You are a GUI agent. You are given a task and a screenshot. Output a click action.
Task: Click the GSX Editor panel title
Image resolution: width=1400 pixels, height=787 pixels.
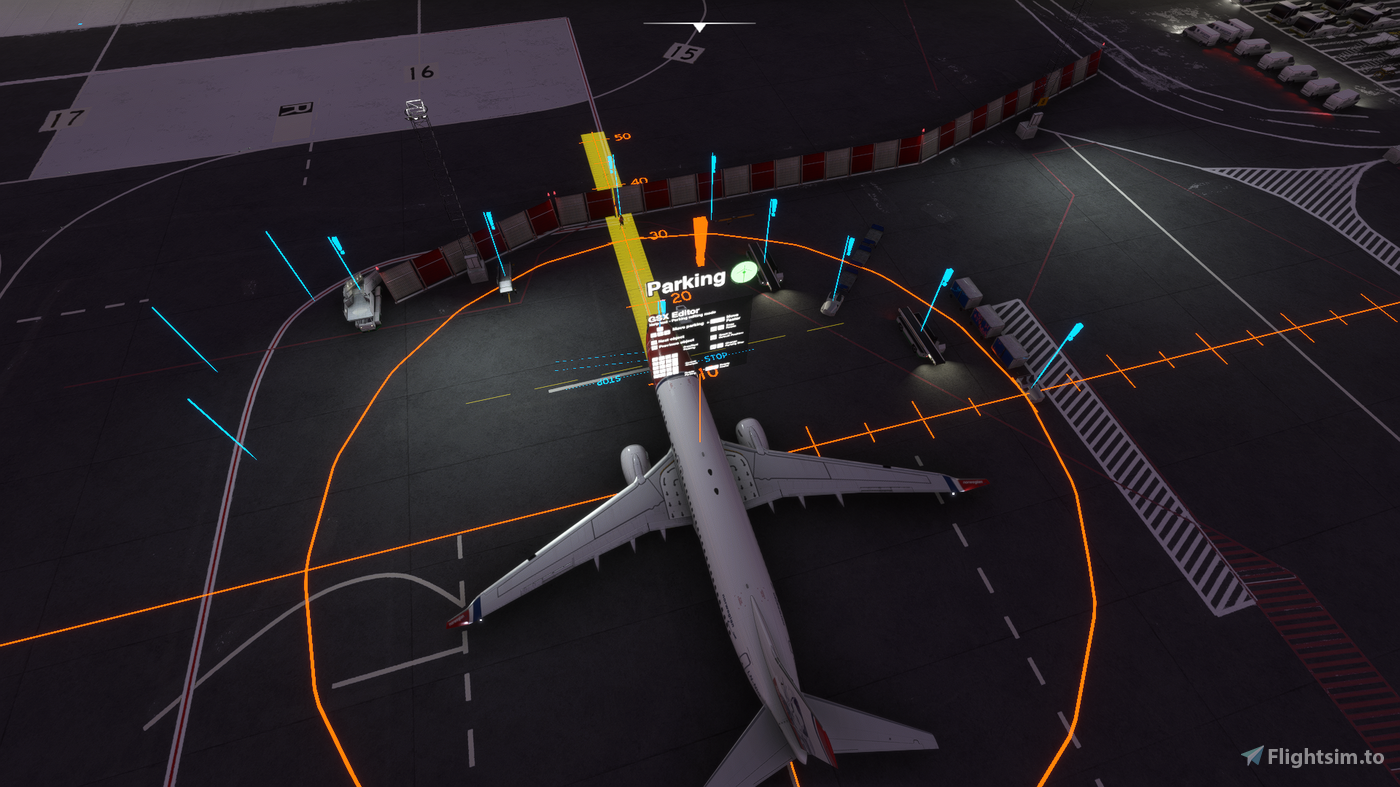coord(673,313)
